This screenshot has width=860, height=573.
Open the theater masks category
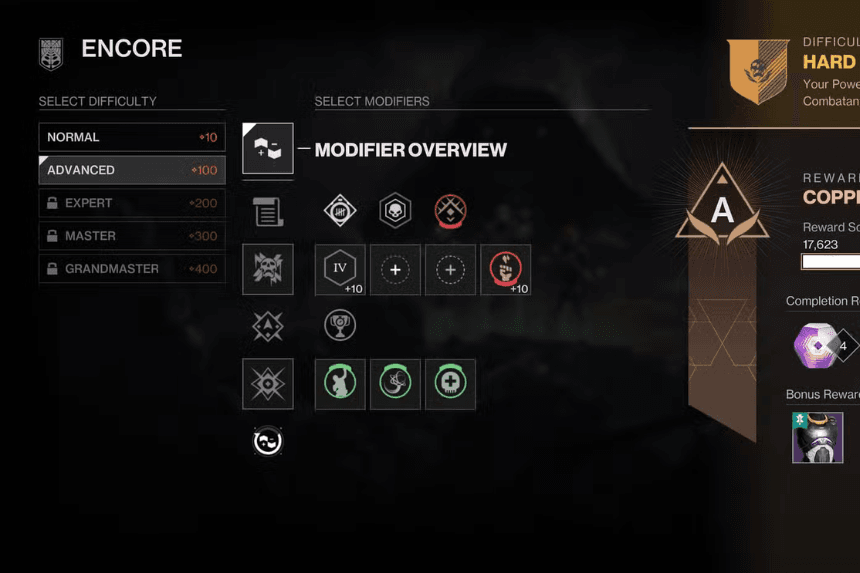268,441
